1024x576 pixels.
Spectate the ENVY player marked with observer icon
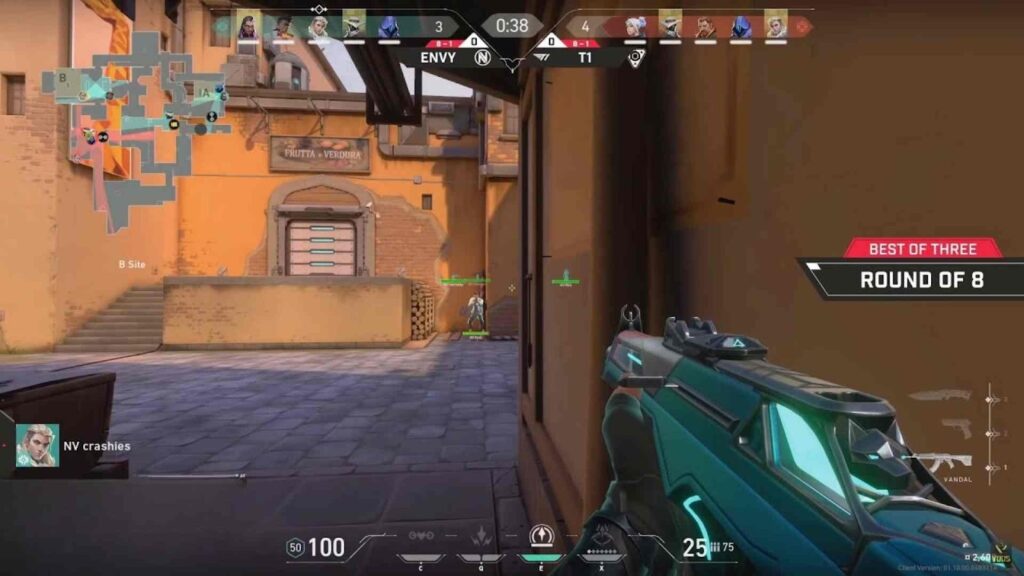(x=318, y=26)
